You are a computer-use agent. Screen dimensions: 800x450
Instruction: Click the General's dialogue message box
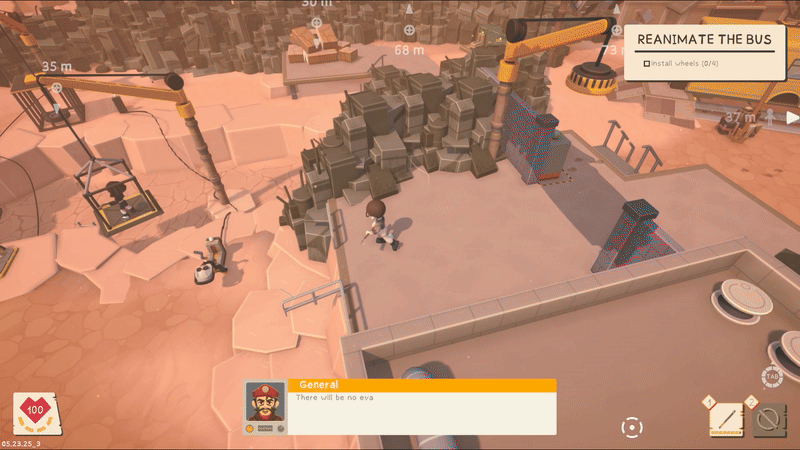pyautogui.click(x=420, y=413)
